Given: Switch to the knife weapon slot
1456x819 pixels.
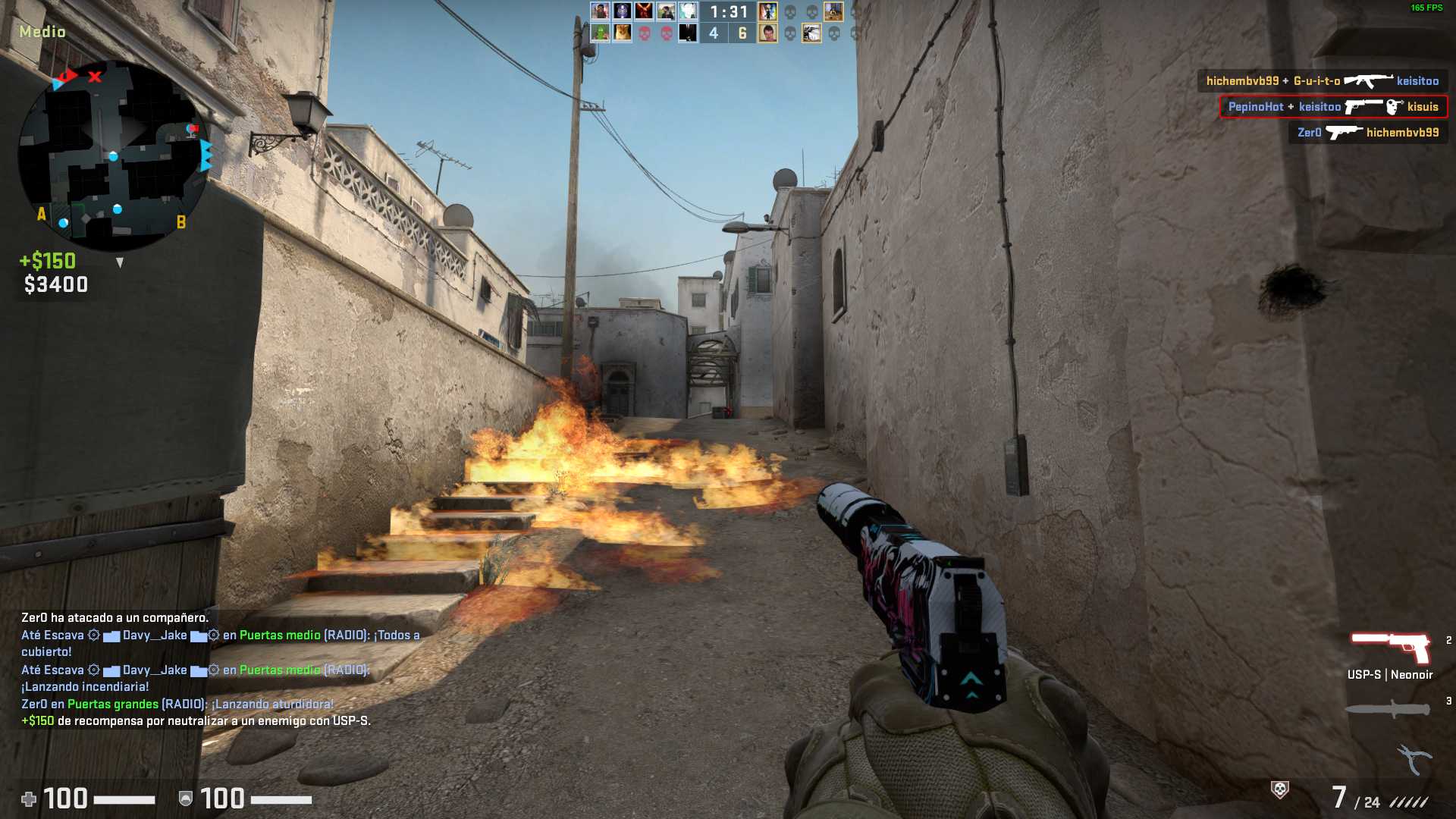Looking at the screenshot, I should pyautogui.click(x=1387, y=710).
